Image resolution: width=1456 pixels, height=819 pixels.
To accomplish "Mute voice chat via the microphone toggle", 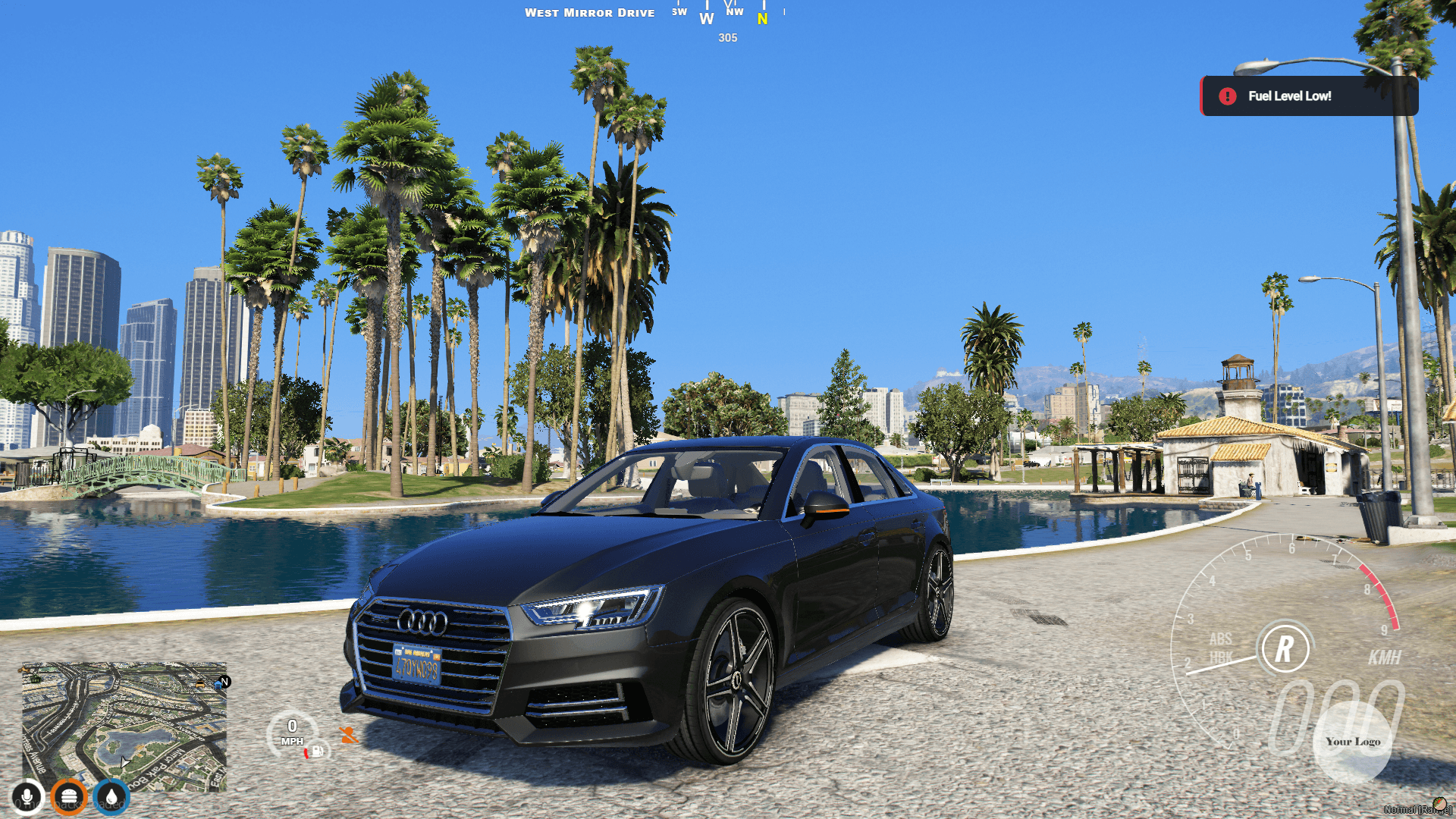I will (27, 798).
